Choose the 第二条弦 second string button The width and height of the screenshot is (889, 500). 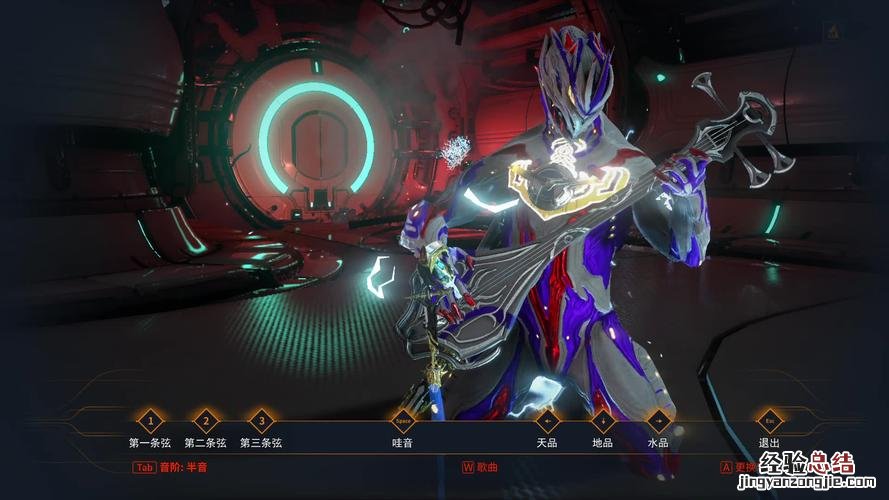click(206, 421)
